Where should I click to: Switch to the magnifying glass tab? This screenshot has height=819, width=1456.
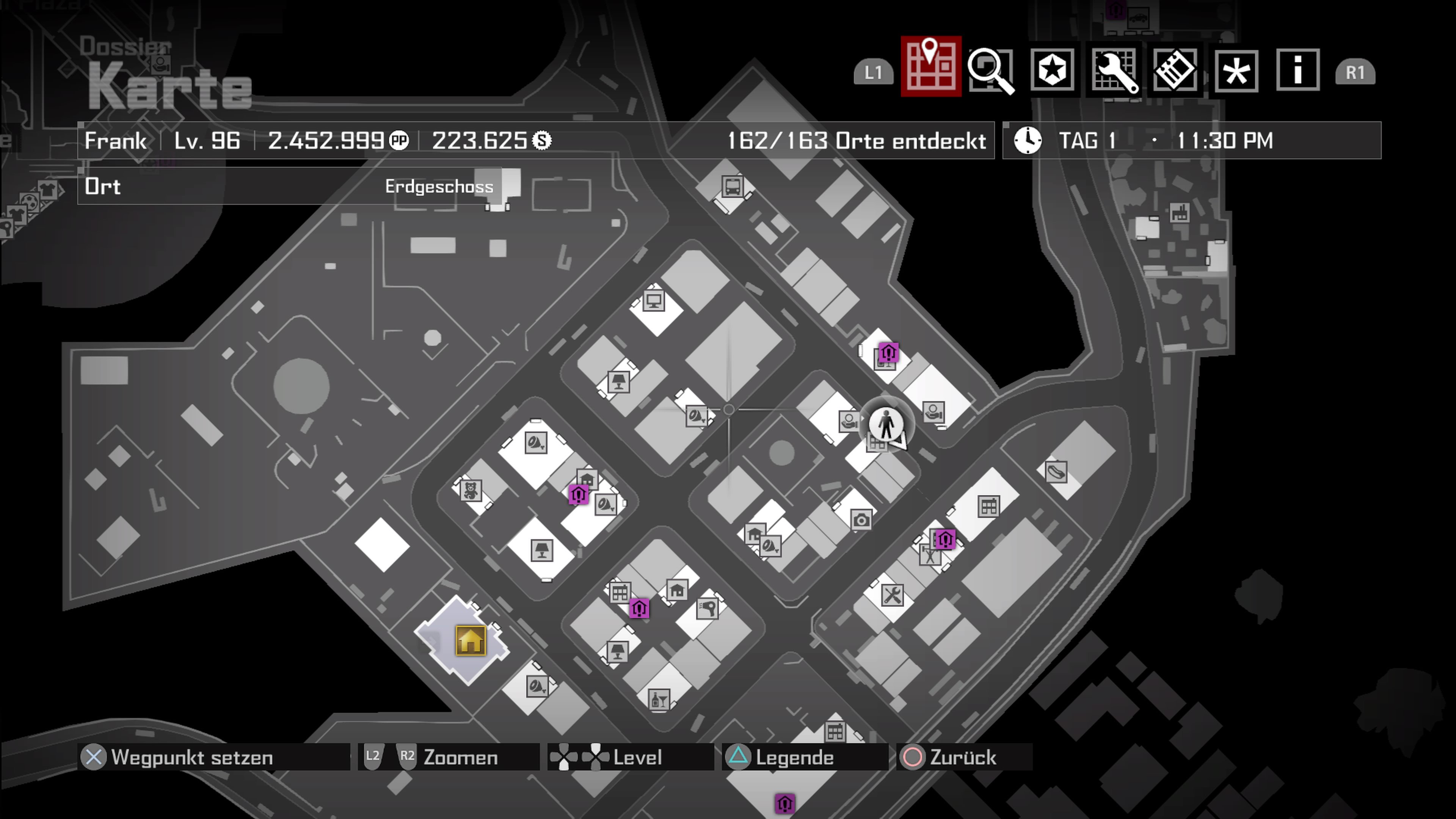point(991,70)
